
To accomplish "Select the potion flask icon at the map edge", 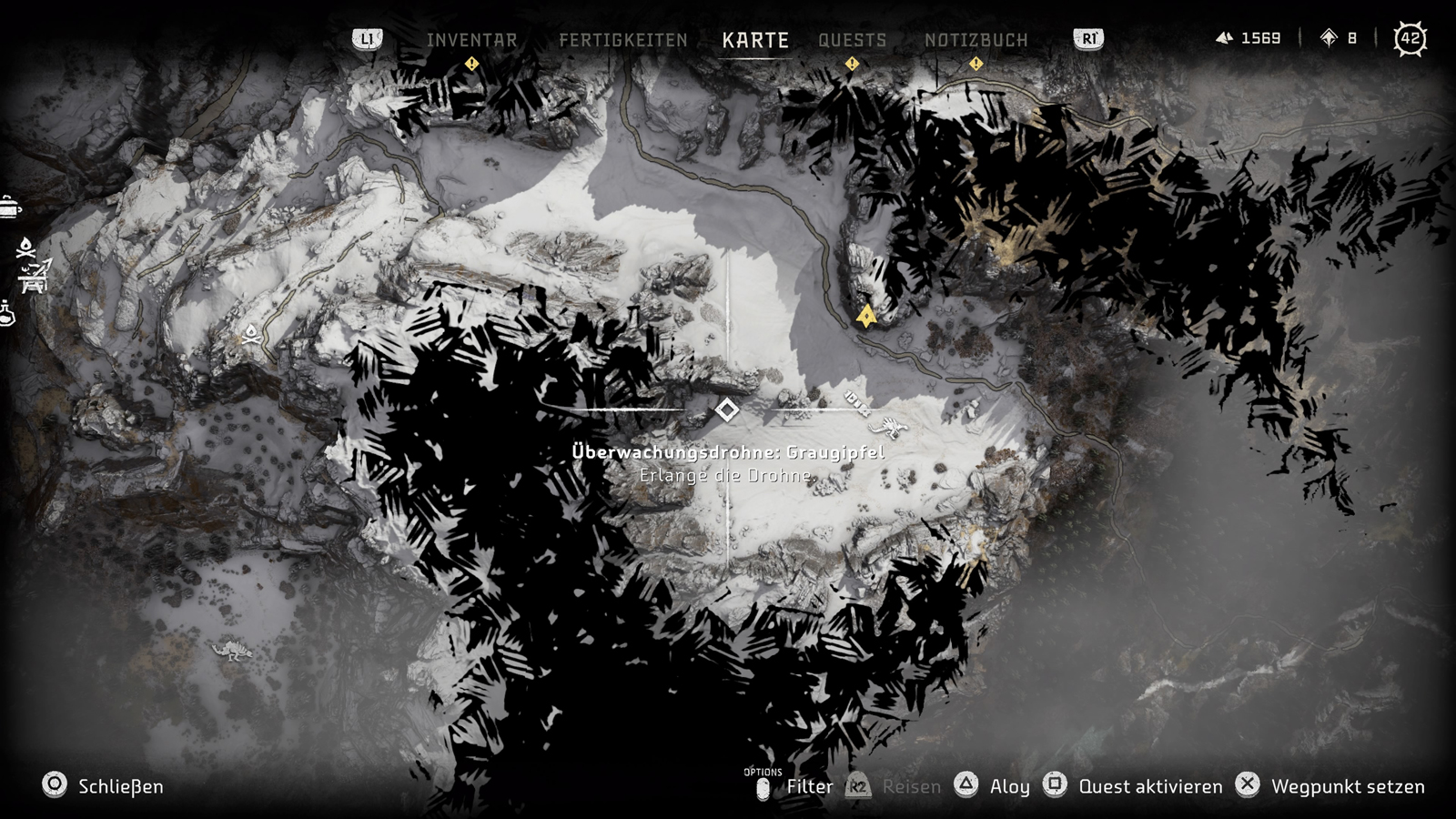I will click(7, 315).
